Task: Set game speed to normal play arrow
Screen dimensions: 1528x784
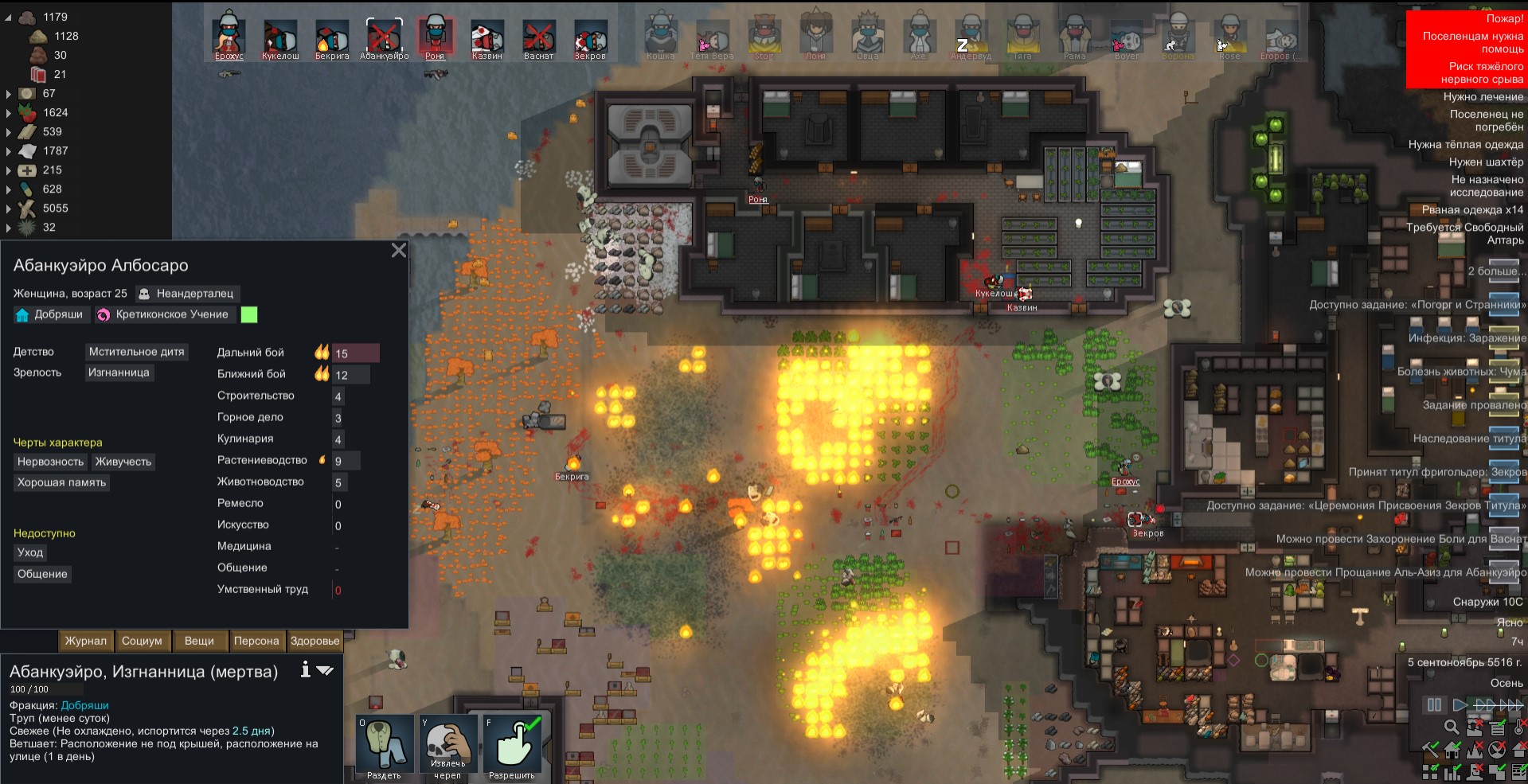Action: click(1460, 704)
